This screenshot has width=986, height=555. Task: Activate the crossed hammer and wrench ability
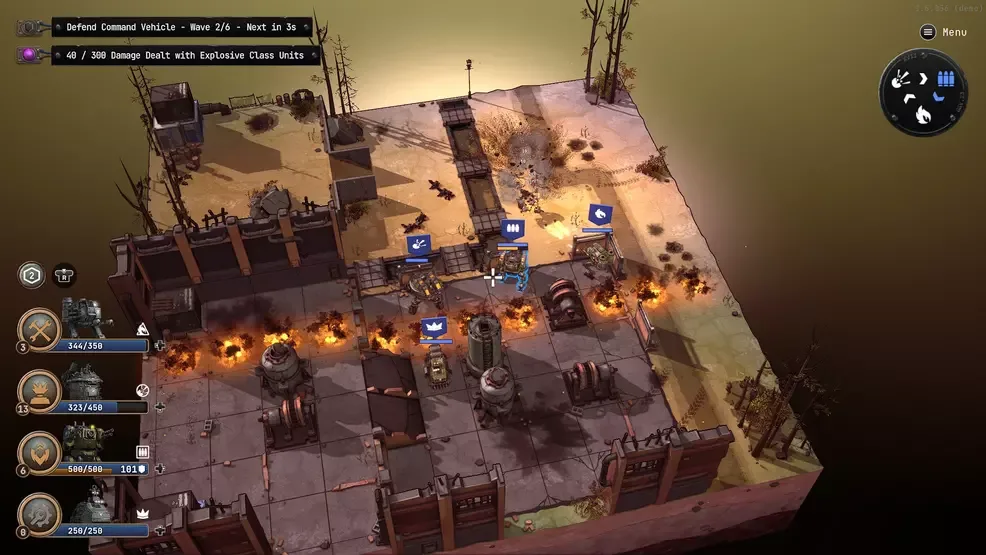(x=40, y=329)
